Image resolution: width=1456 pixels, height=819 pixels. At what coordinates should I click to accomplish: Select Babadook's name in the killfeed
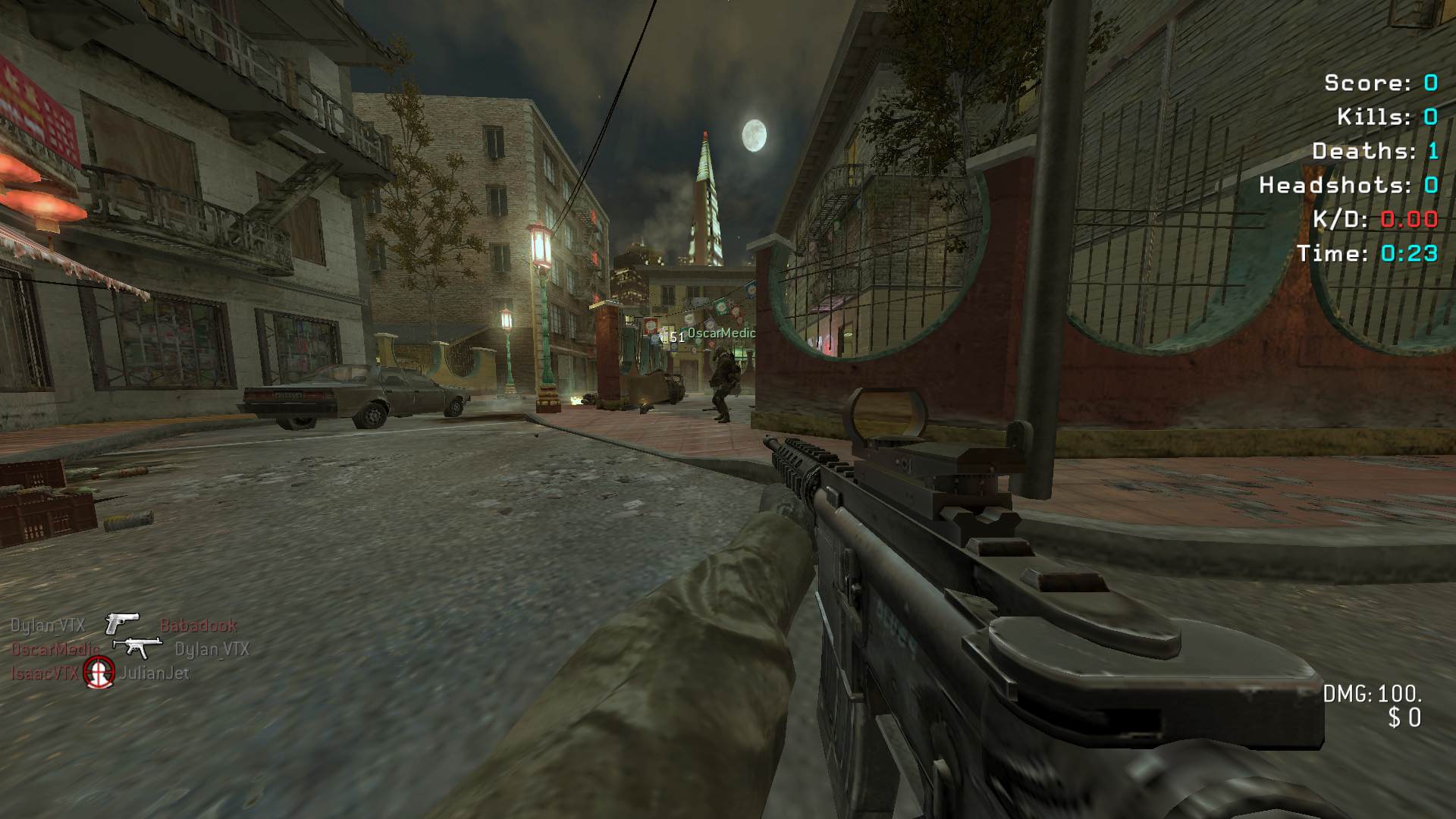coord(199,626)
